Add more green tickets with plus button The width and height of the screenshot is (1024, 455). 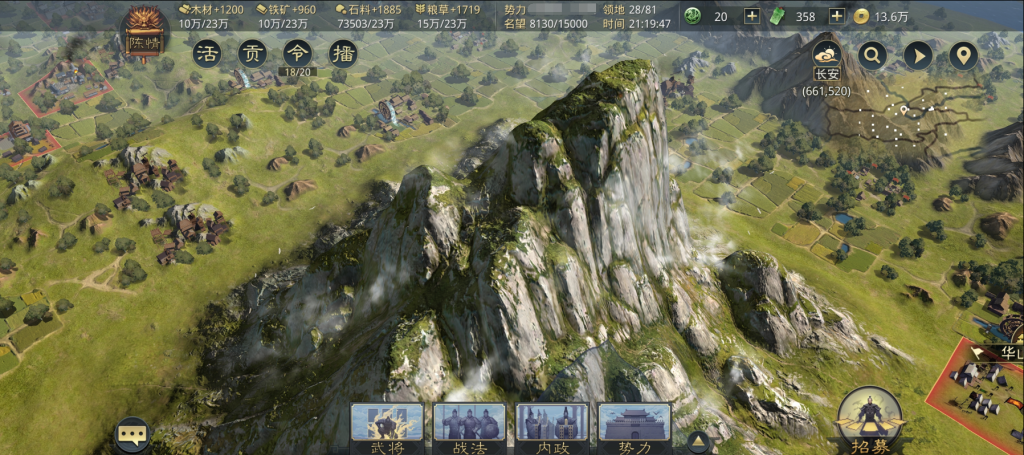point(836,16)
